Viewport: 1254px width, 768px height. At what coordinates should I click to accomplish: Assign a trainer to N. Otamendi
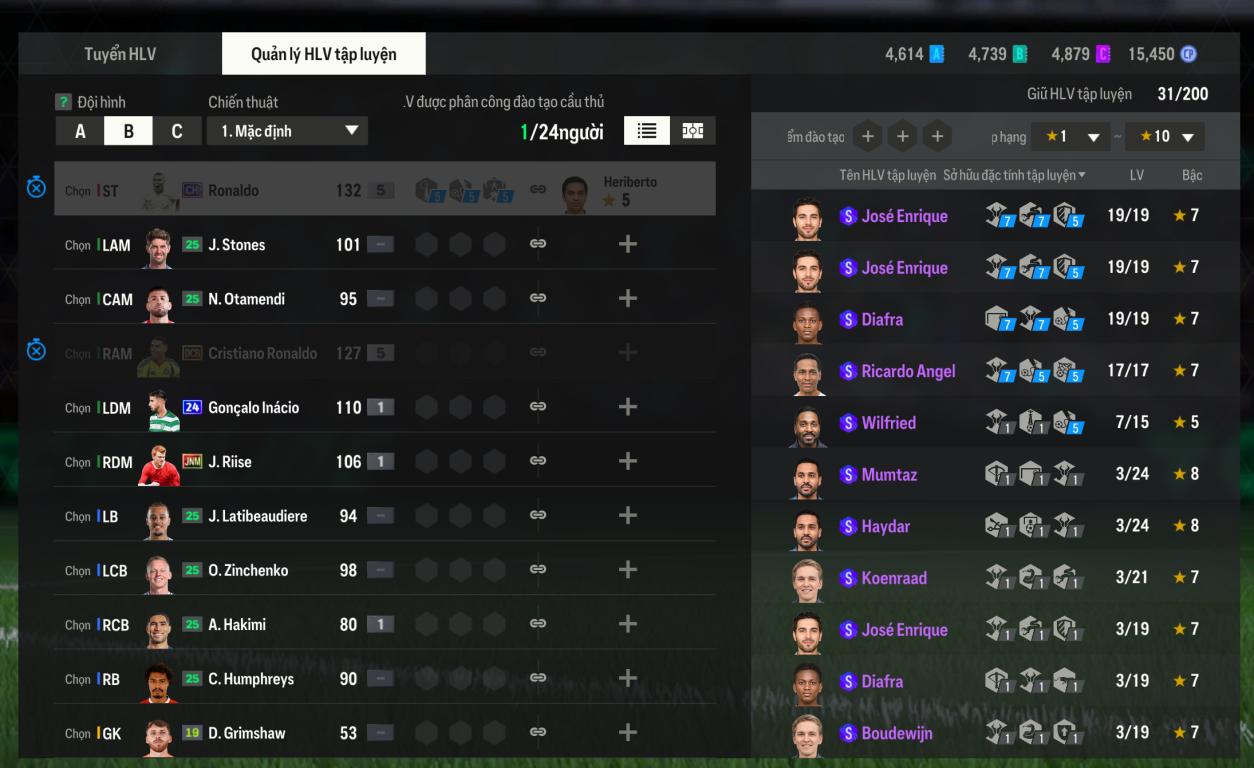(627, 298)
